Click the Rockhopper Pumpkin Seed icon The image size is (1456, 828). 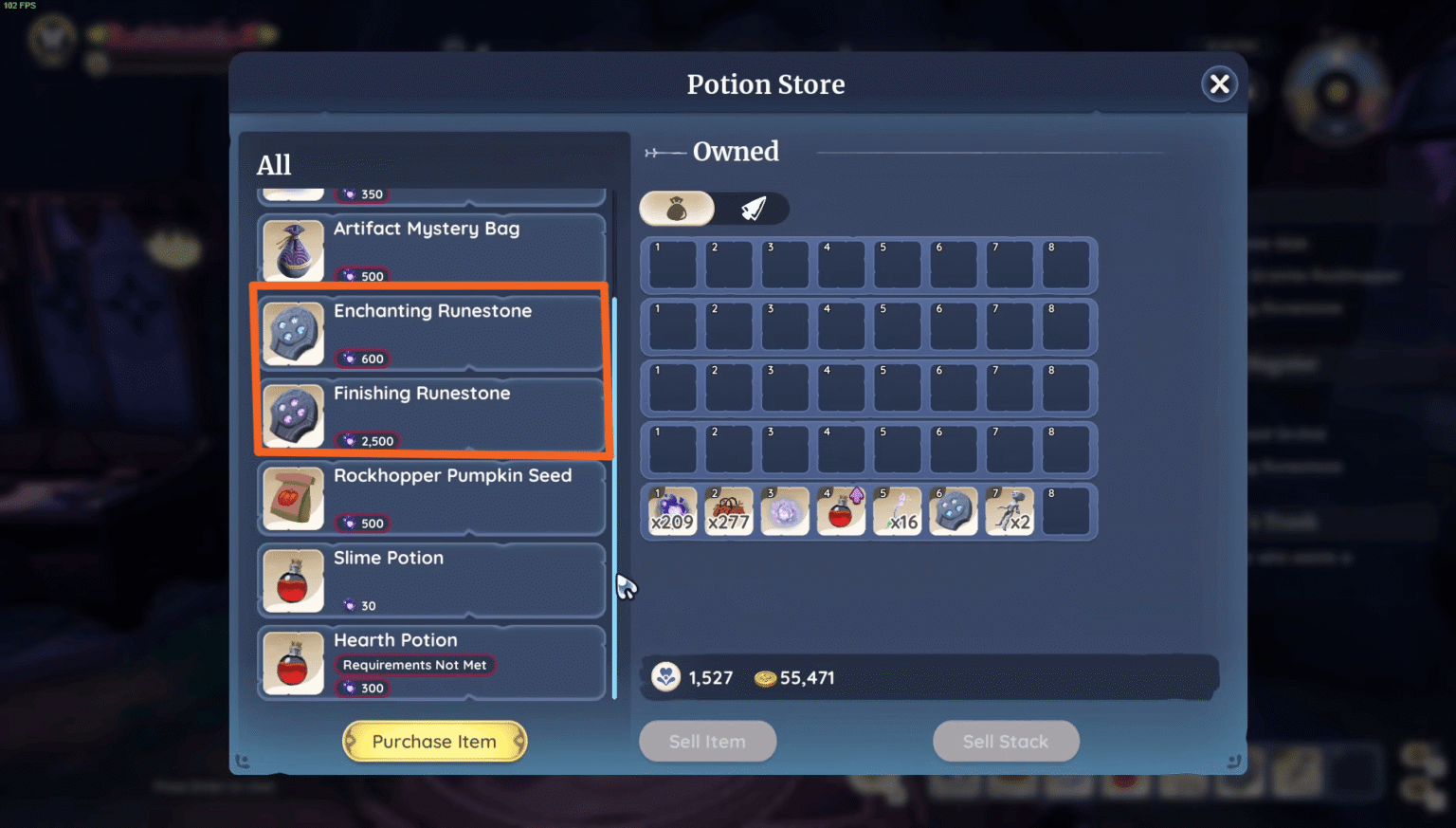tap(293, 498)
